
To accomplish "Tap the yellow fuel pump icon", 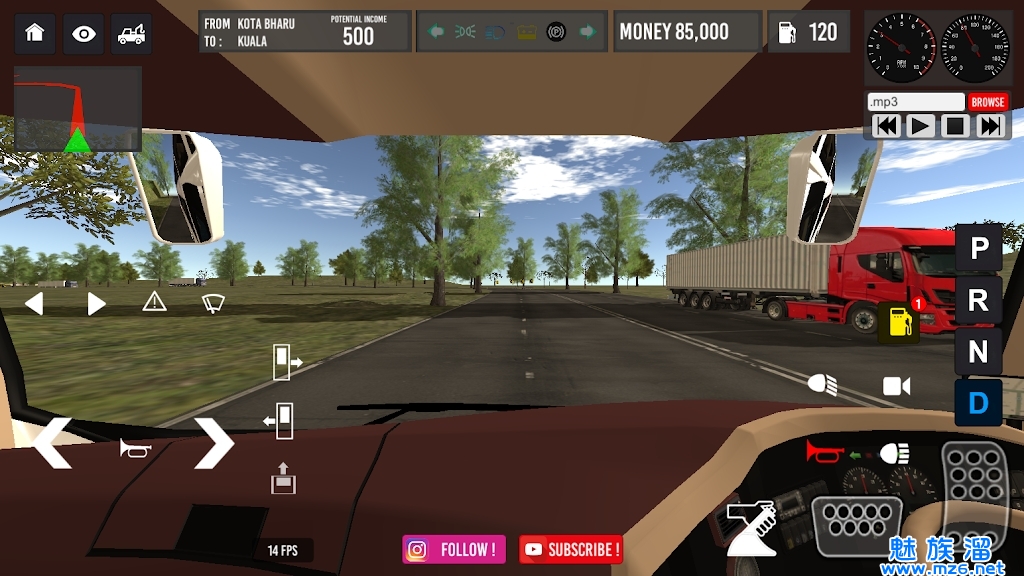I will [x=899, y=322].
